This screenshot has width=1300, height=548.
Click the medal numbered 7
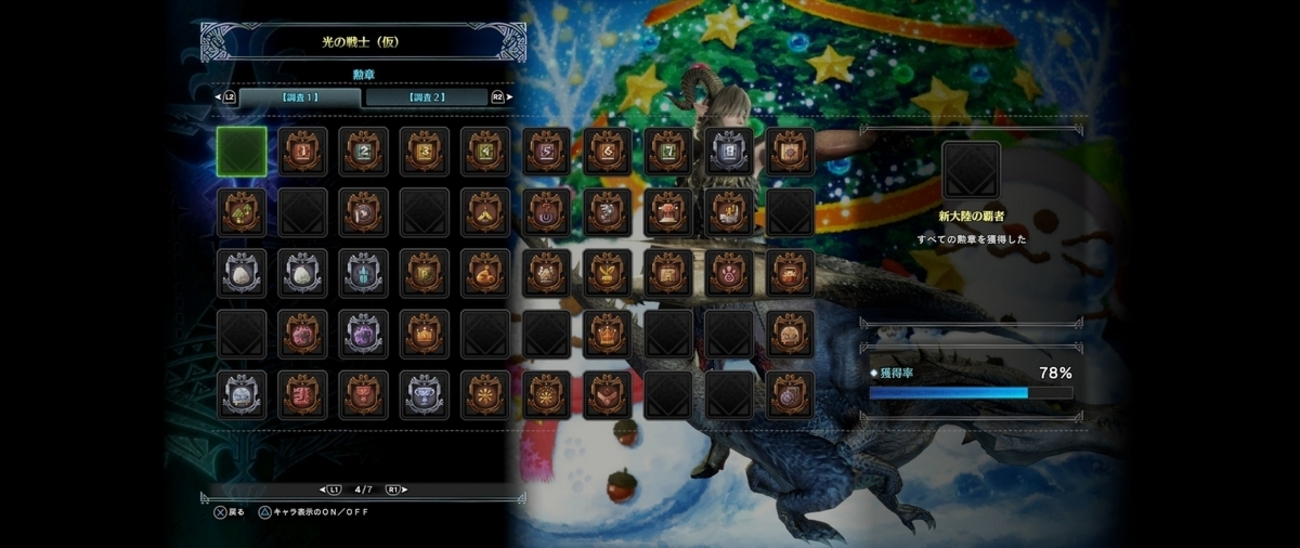tap(669, 151)
